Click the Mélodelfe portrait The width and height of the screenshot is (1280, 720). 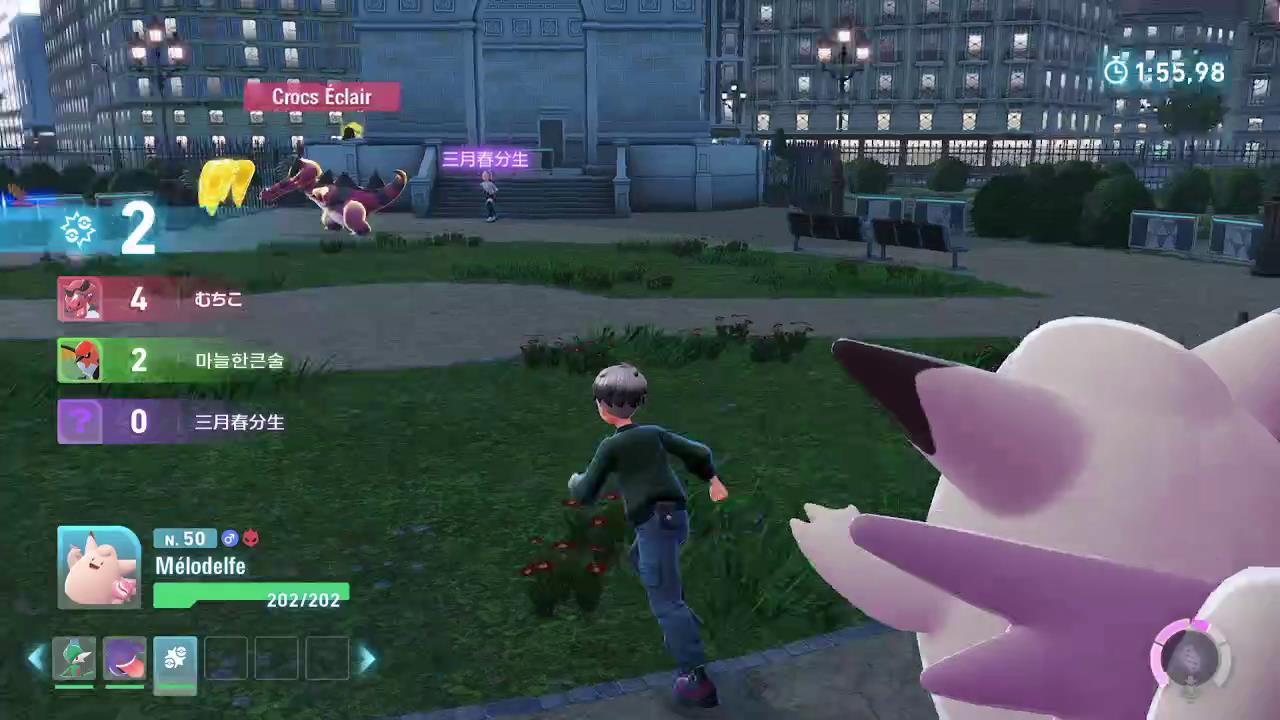99,567
